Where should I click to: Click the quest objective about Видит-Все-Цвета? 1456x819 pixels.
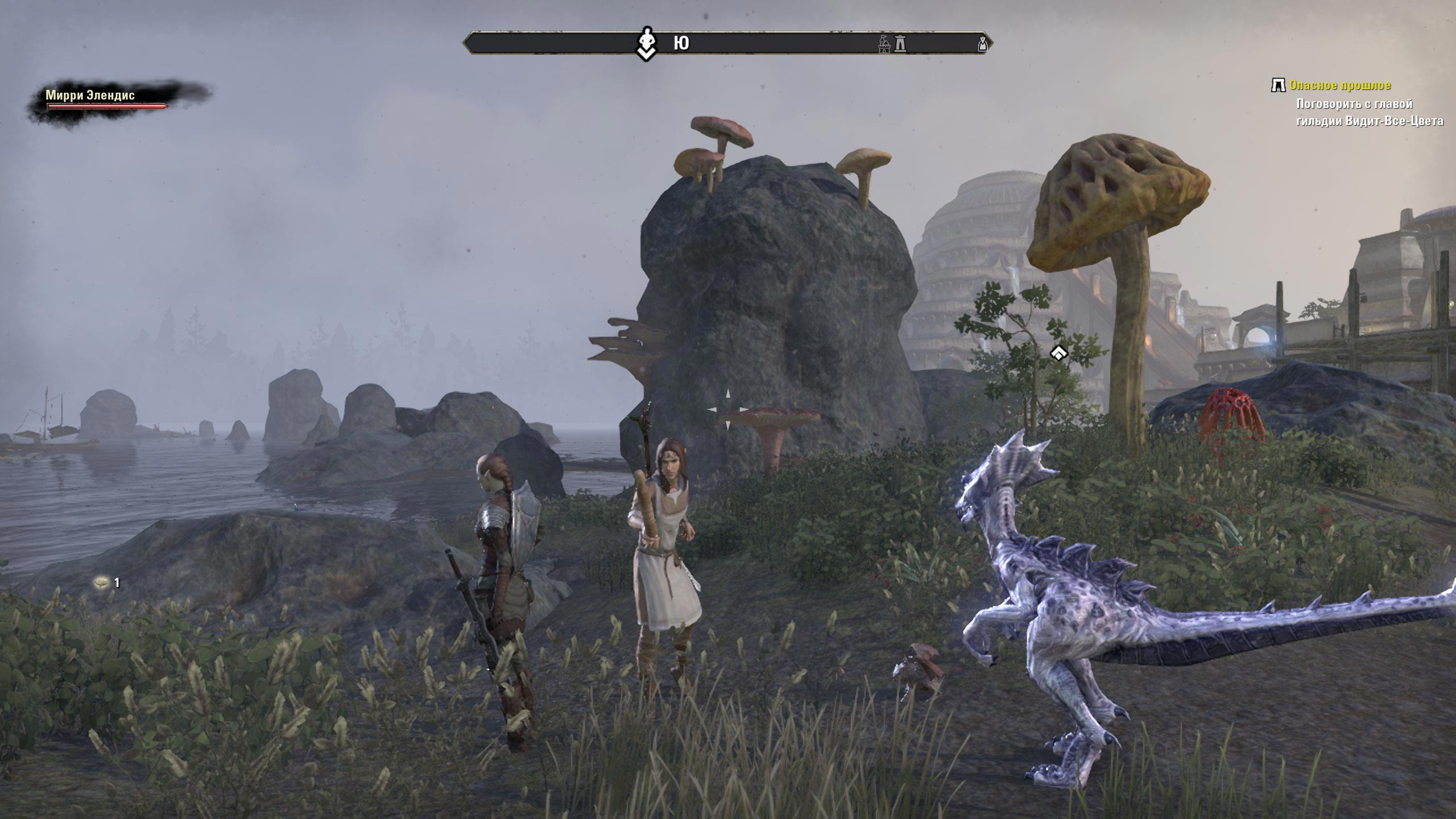tap(1369, 113)
